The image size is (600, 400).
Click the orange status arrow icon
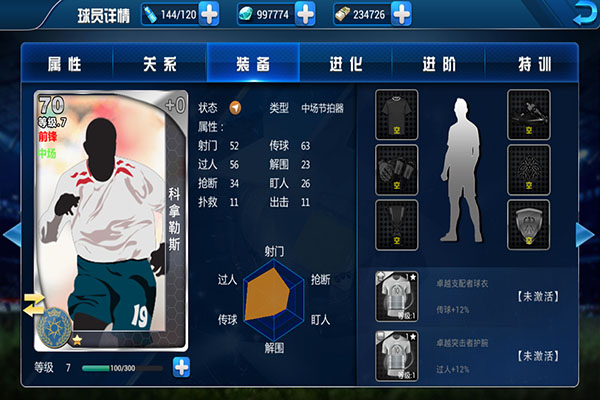[x=236, y=108]
